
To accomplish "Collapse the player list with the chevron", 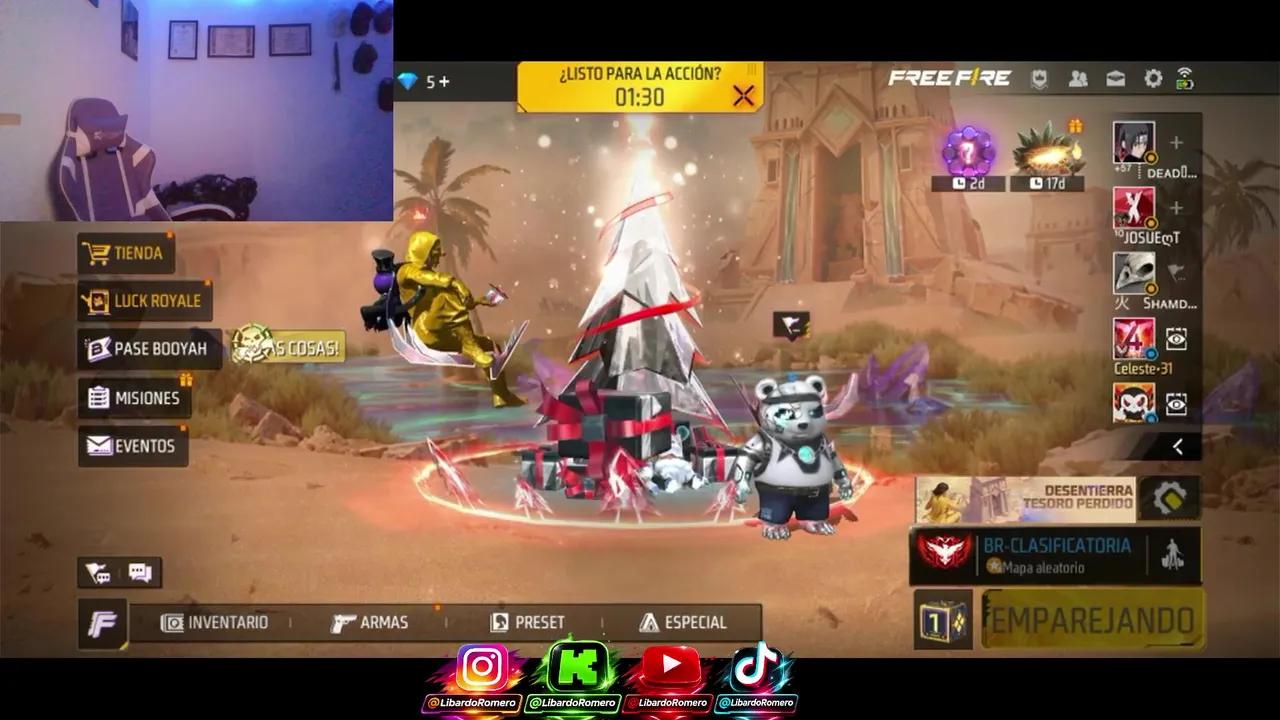I will click(x=1179, y=444).
